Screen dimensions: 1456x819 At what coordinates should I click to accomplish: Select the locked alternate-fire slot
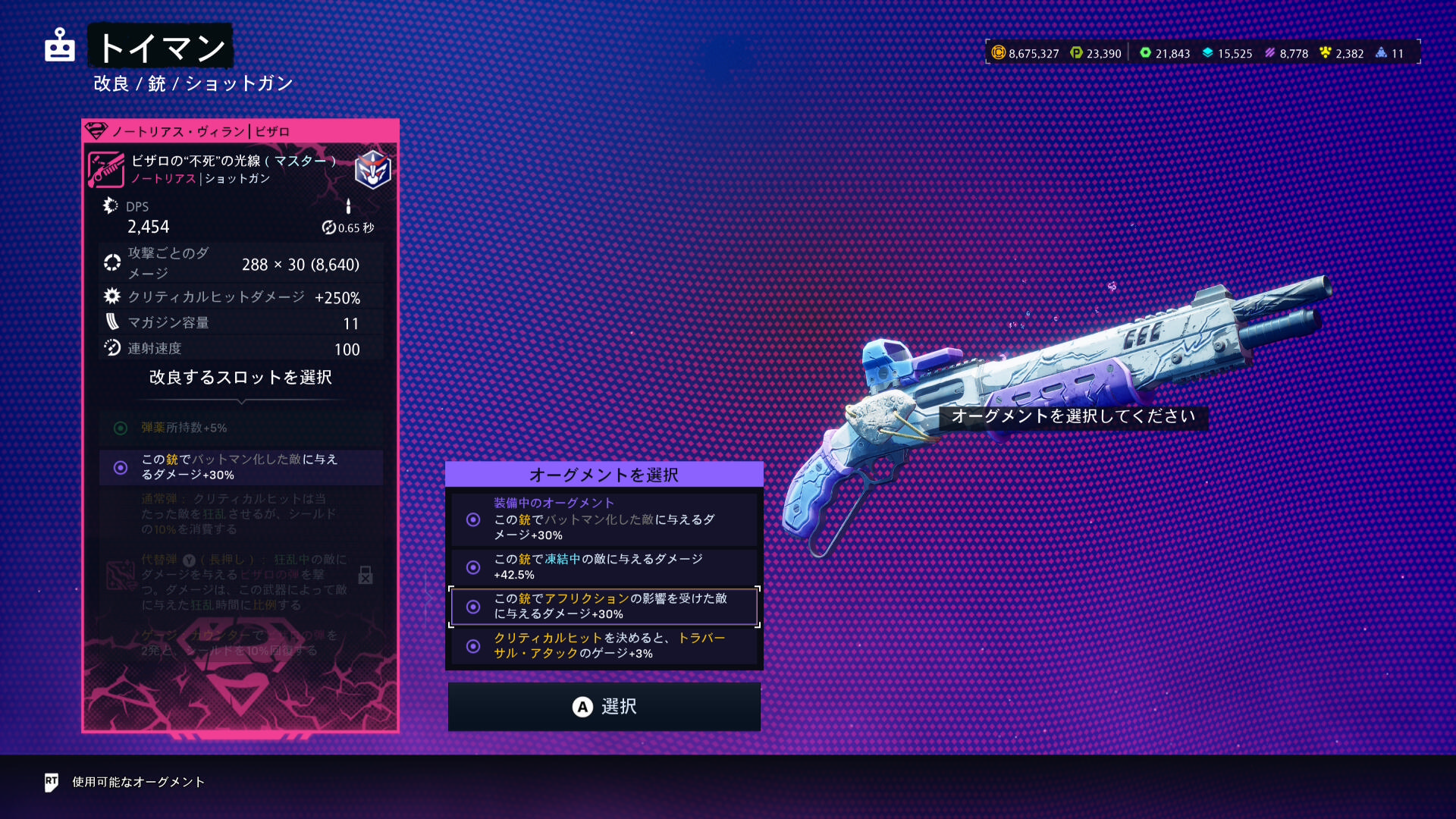(240, 582)
